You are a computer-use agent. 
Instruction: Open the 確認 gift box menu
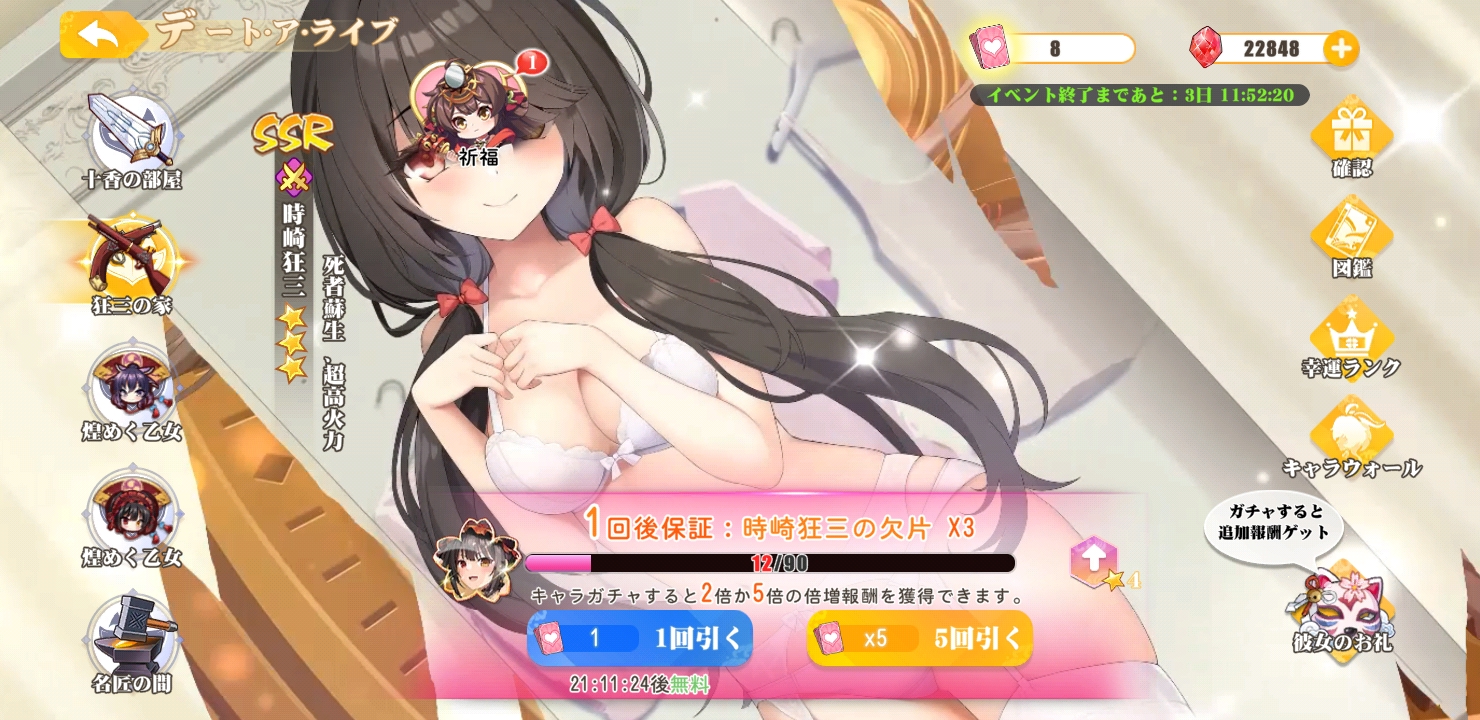point(1352,135)
